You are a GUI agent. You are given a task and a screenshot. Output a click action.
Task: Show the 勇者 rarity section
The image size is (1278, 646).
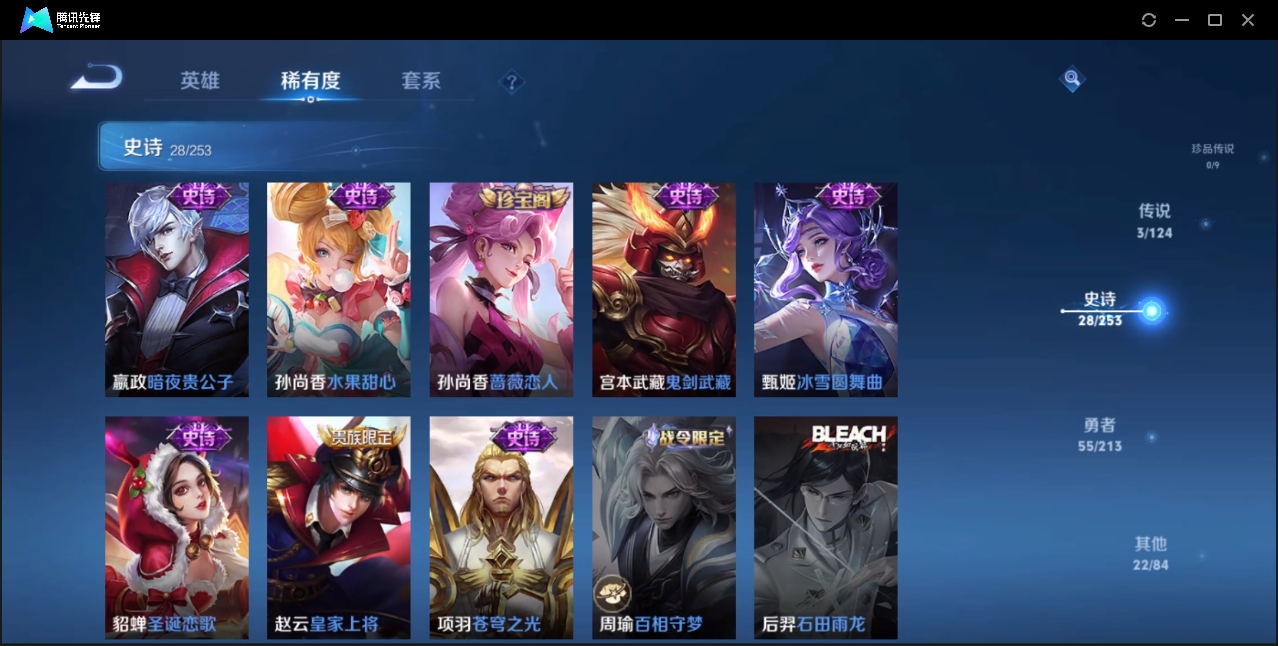[x=1100, y=434]
